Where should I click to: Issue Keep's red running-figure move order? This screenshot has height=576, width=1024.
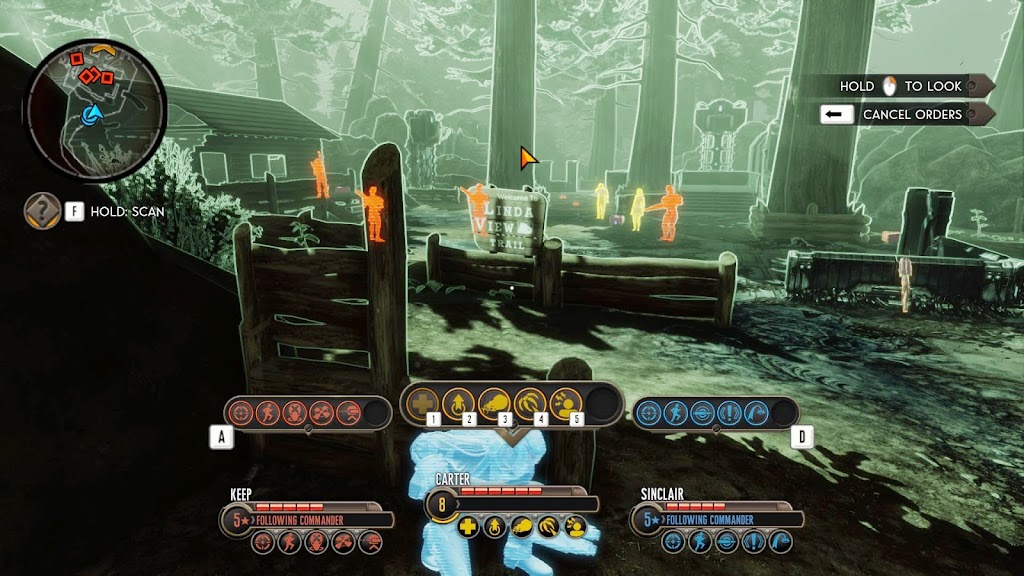click(268, 412)
